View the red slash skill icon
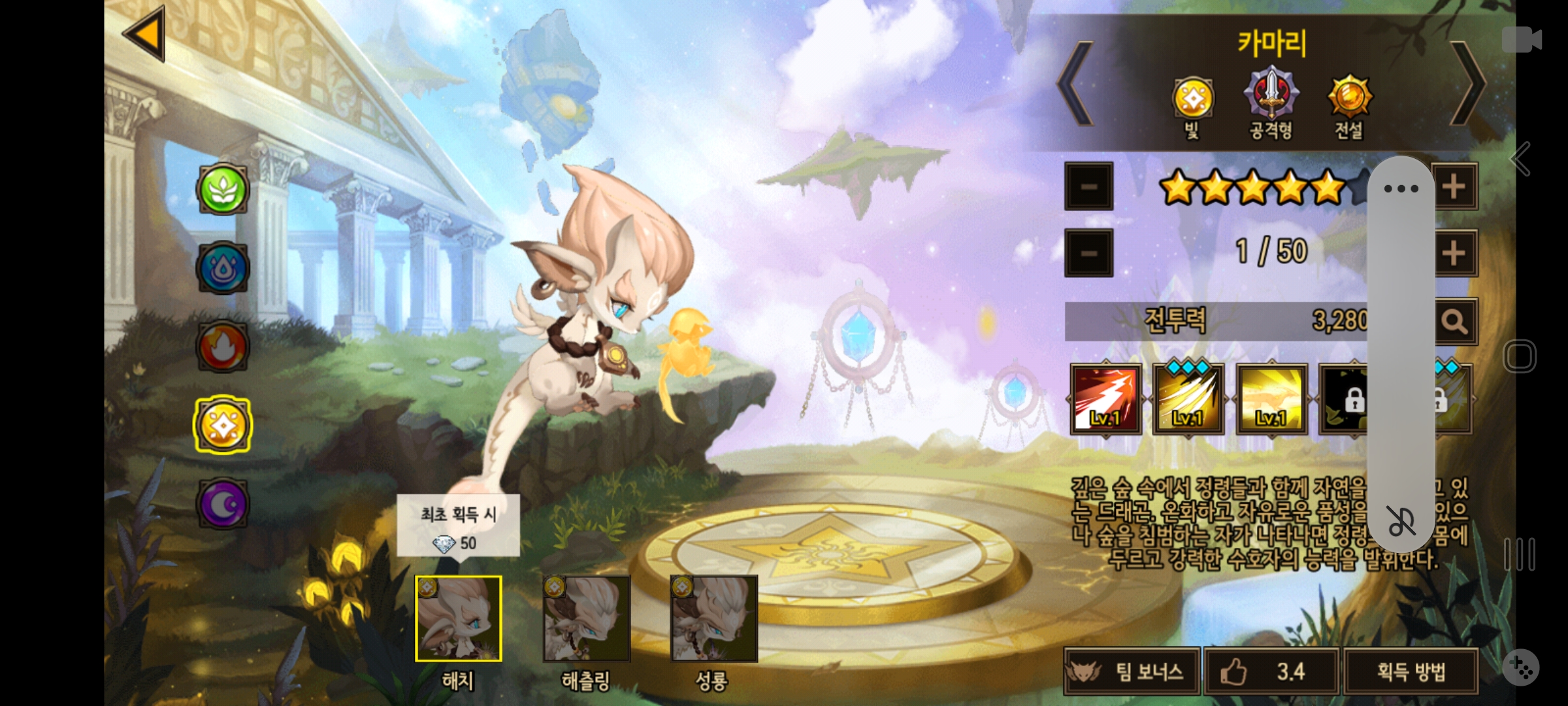The height and width of the screenshot is (706, 1568). 1105,399
